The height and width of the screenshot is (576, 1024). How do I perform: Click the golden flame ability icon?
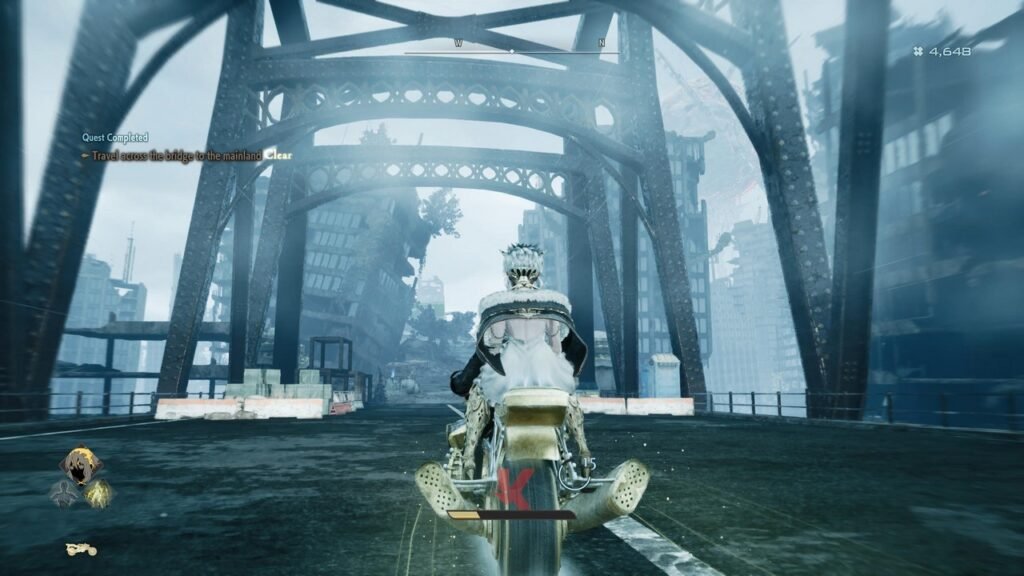click(98, 492)
